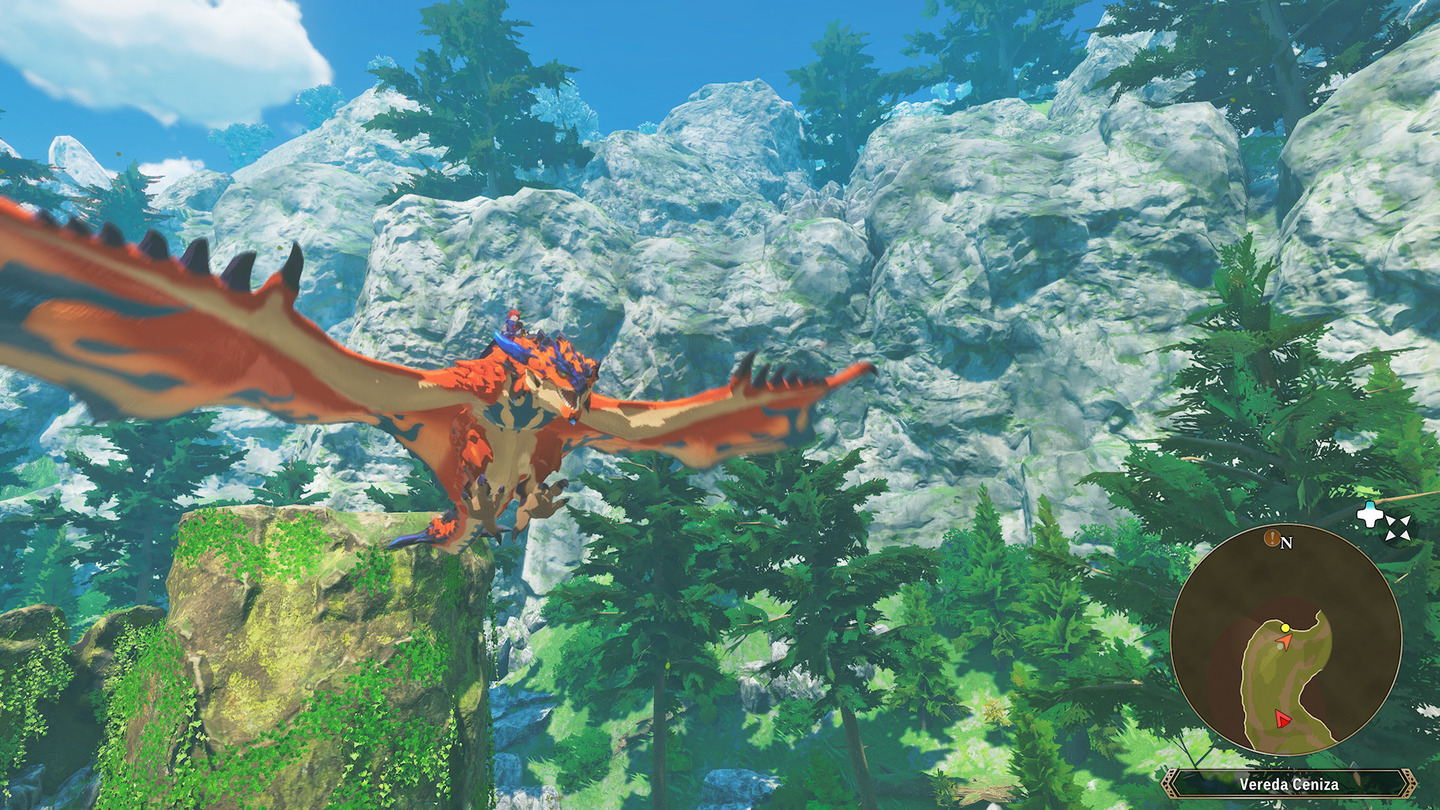Select the orange exclamation quest marker
Viewport: 1440px width, 810px height.
1272,539
